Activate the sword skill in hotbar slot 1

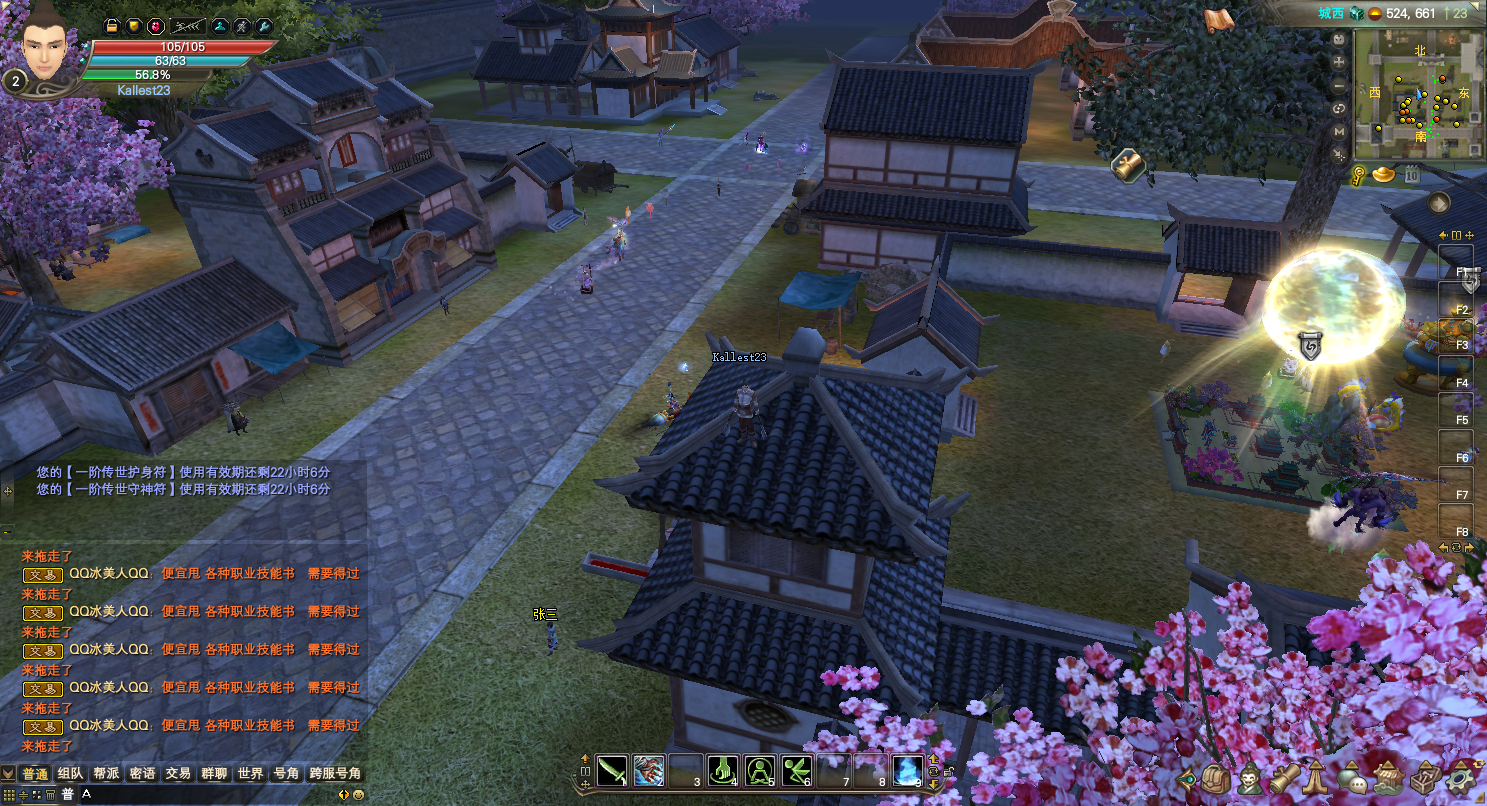coord(610,770)
